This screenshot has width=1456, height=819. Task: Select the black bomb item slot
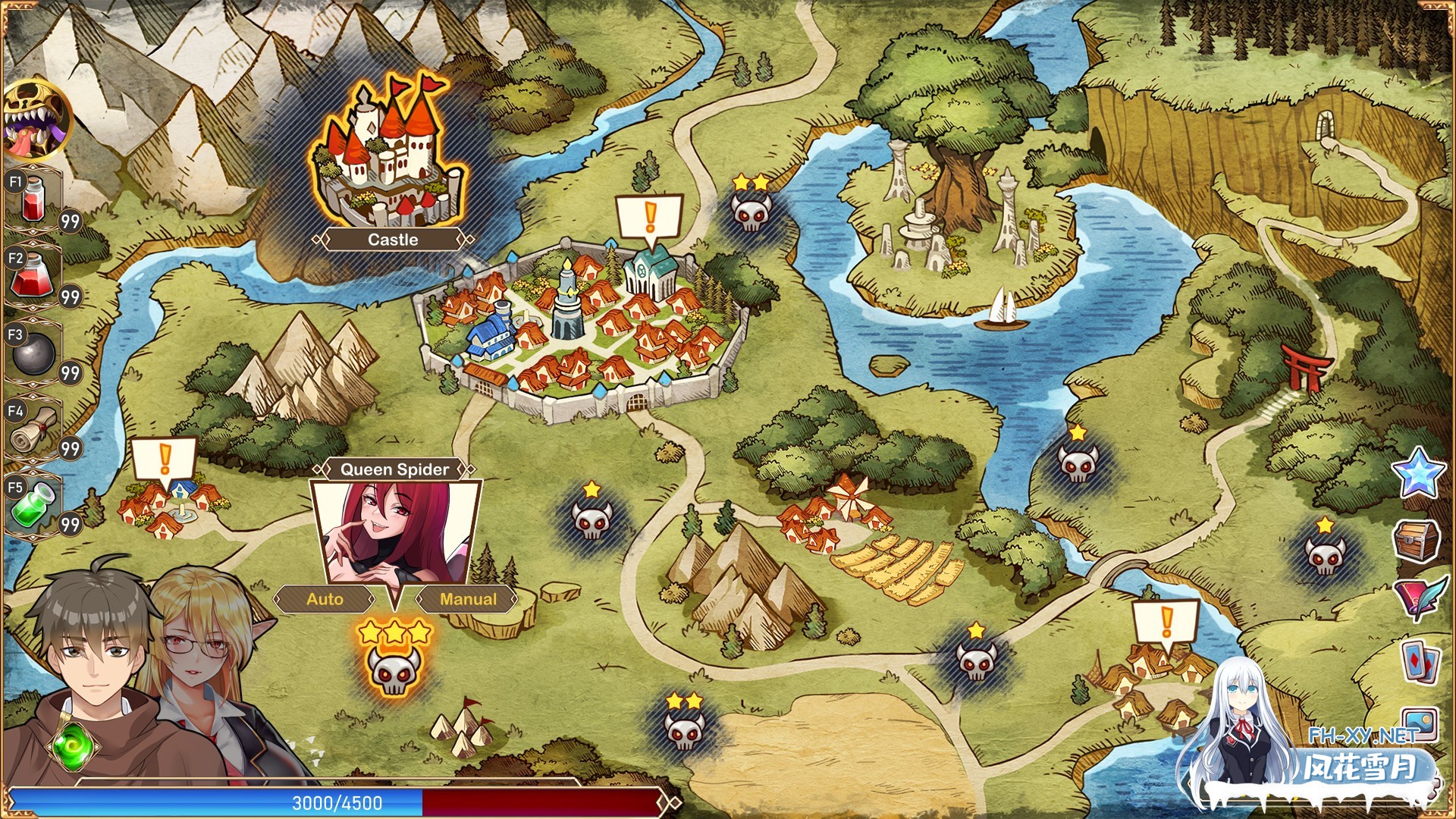(32, 353)
